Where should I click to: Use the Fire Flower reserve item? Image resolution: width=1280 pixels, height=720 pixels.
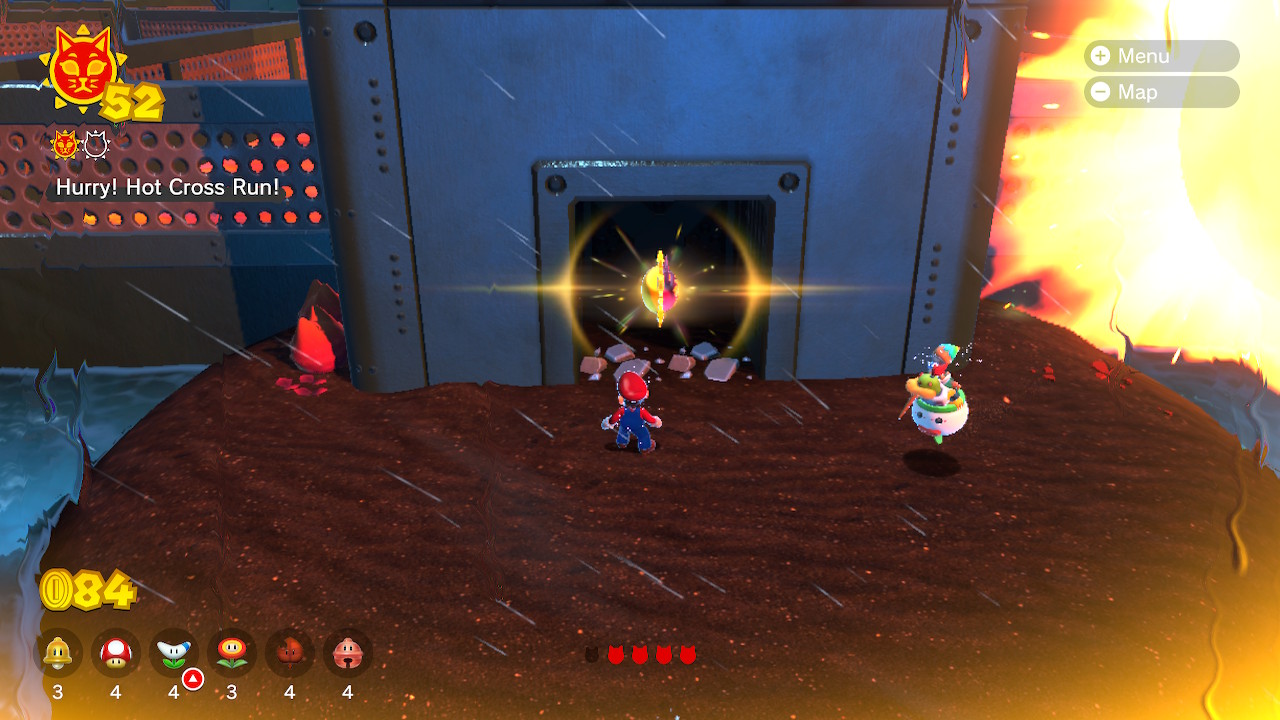pyautogui.click(x=232, y=653)
